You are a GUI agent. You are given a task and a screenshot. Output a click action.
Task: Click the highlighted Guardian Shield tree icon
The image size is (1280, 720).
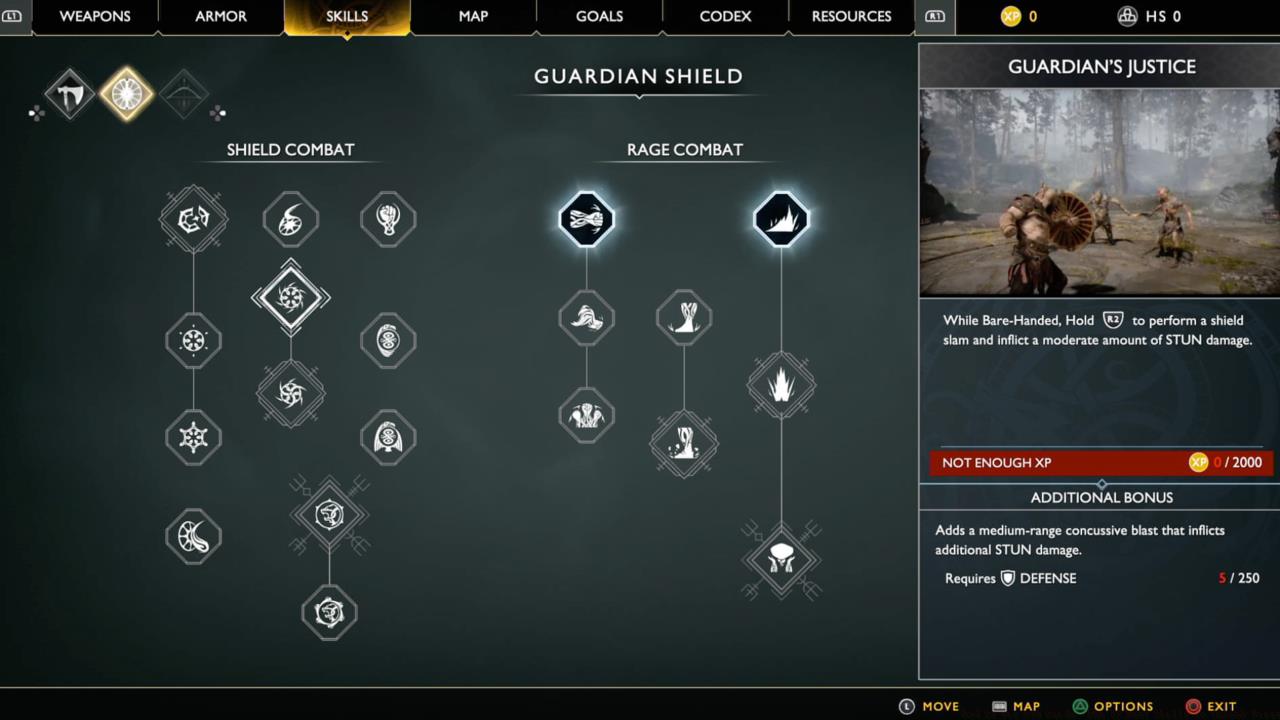tap(125, 93)
